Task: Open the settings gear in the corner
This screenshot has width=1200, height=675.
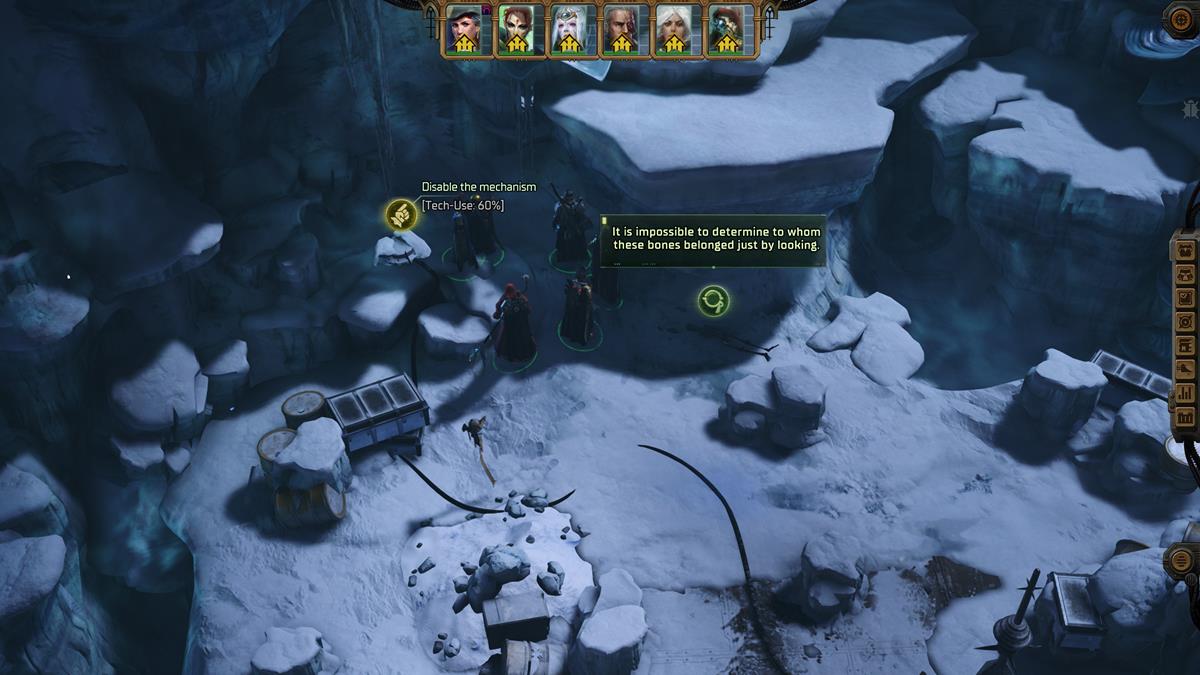Action: coord(1182,19)
